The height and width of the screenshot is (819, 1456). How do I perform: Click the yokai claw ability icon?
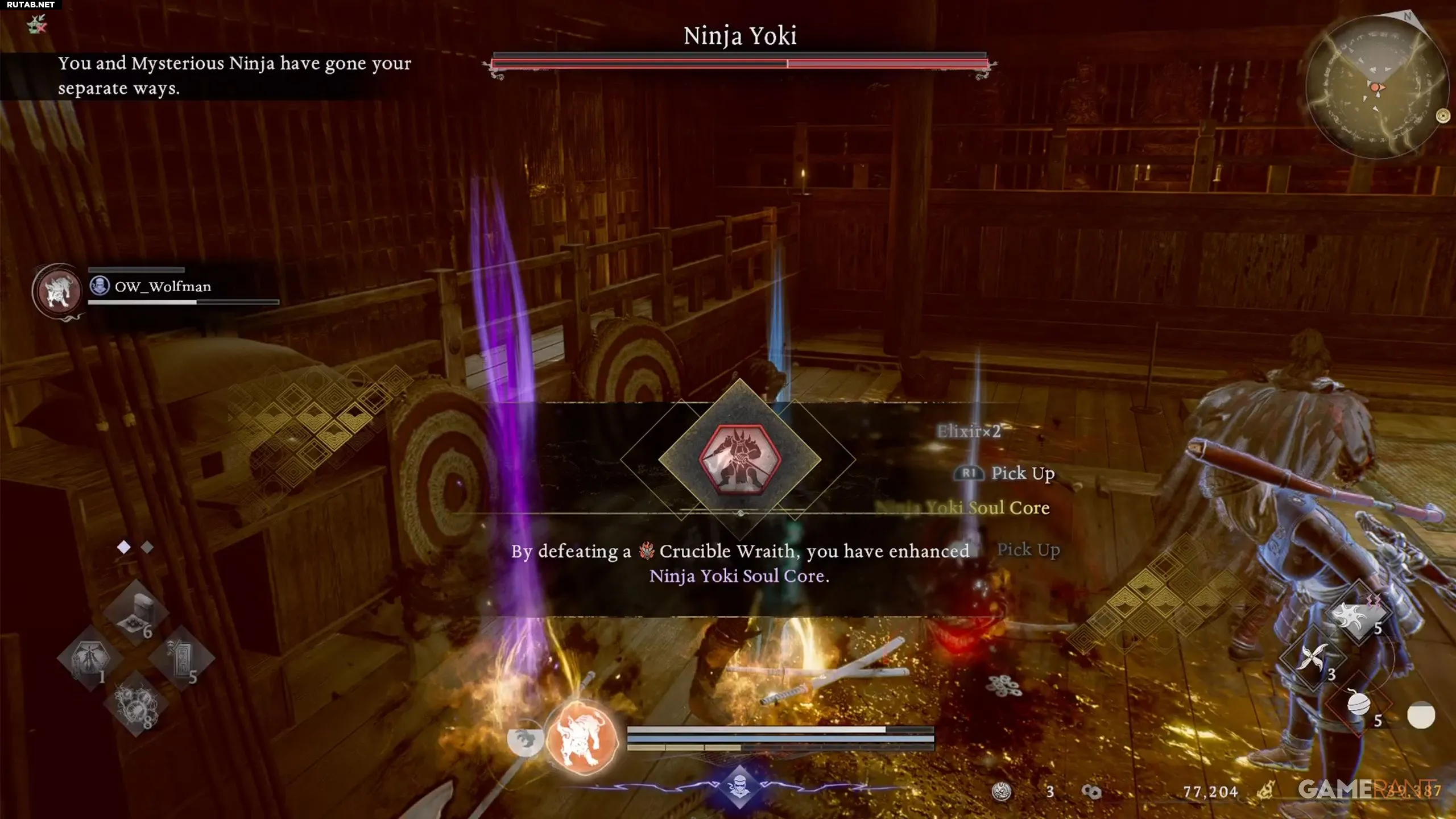tap(524, 739)
